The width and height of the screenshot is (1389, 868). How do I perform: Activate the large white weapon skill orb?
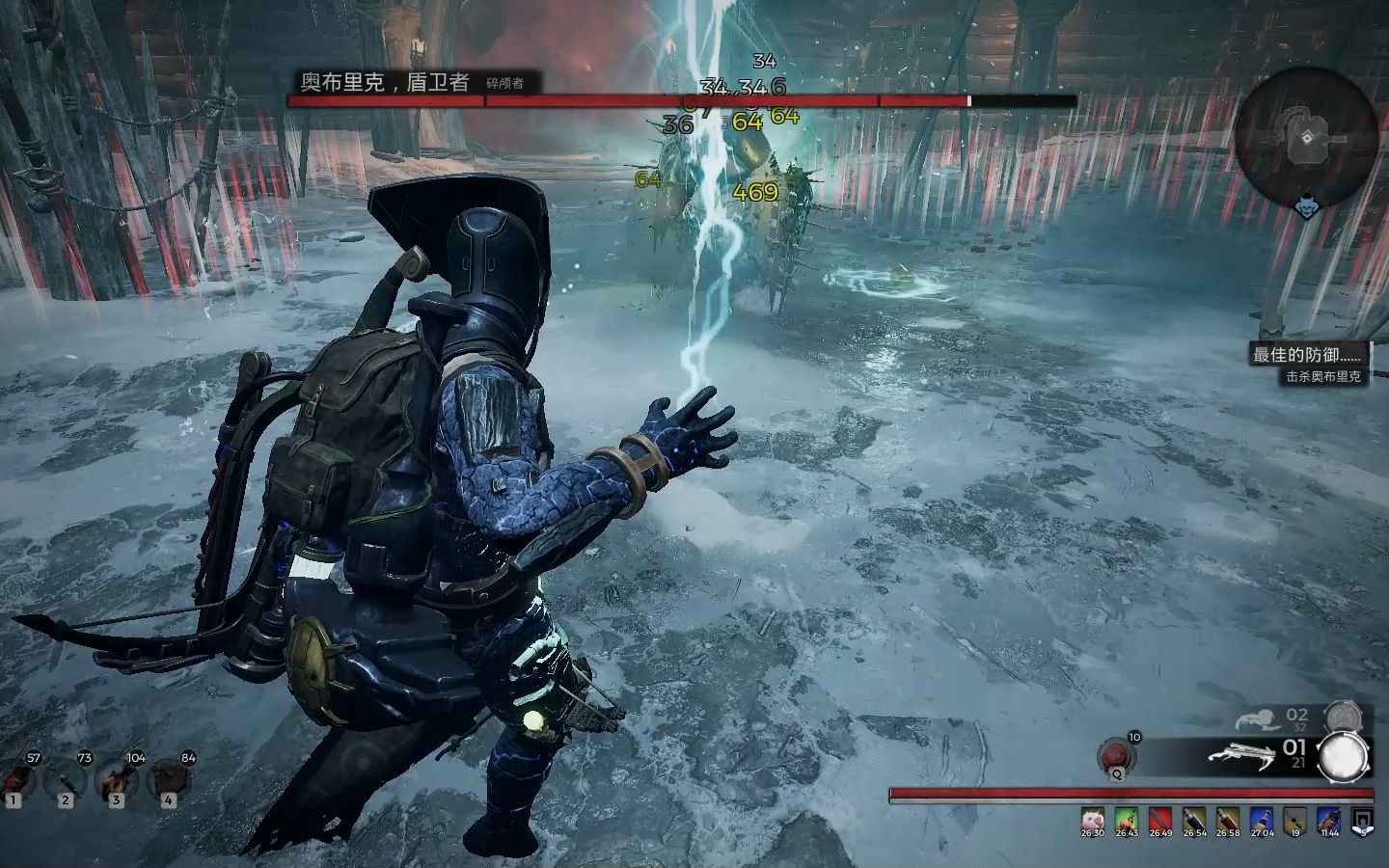[1344, 757]
